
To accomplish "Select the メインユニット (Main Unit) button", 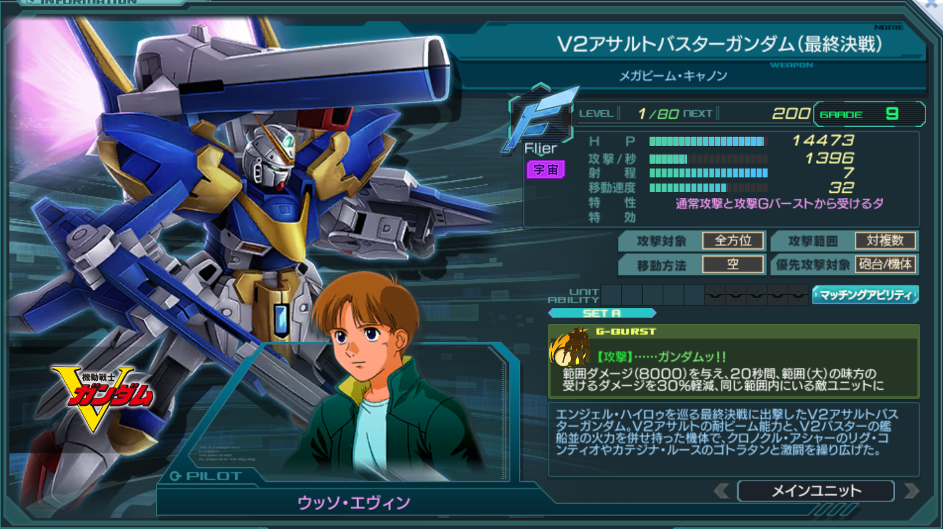I will click(815, 491).
